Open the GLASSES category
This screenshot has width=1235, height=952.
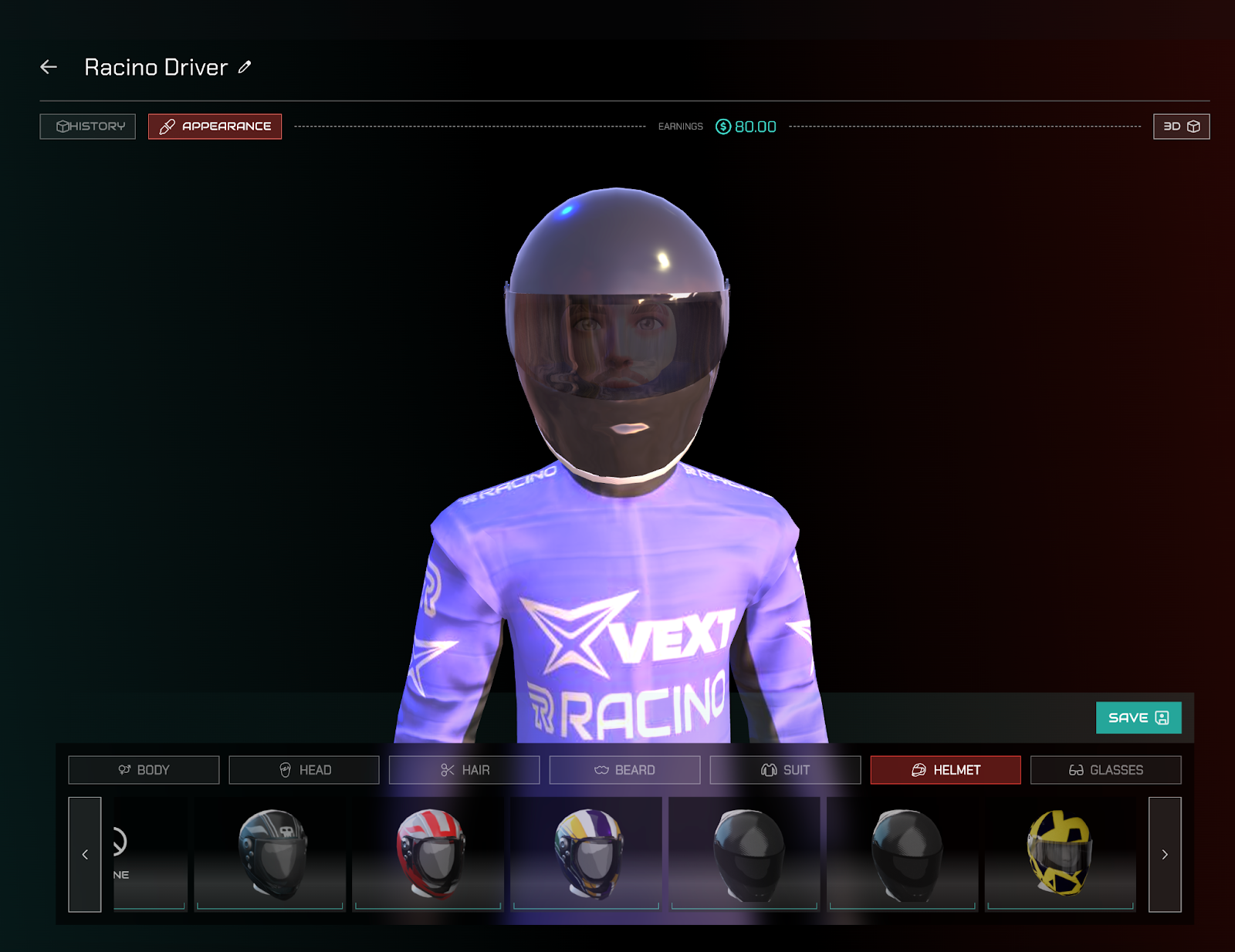coord(1105,769)
